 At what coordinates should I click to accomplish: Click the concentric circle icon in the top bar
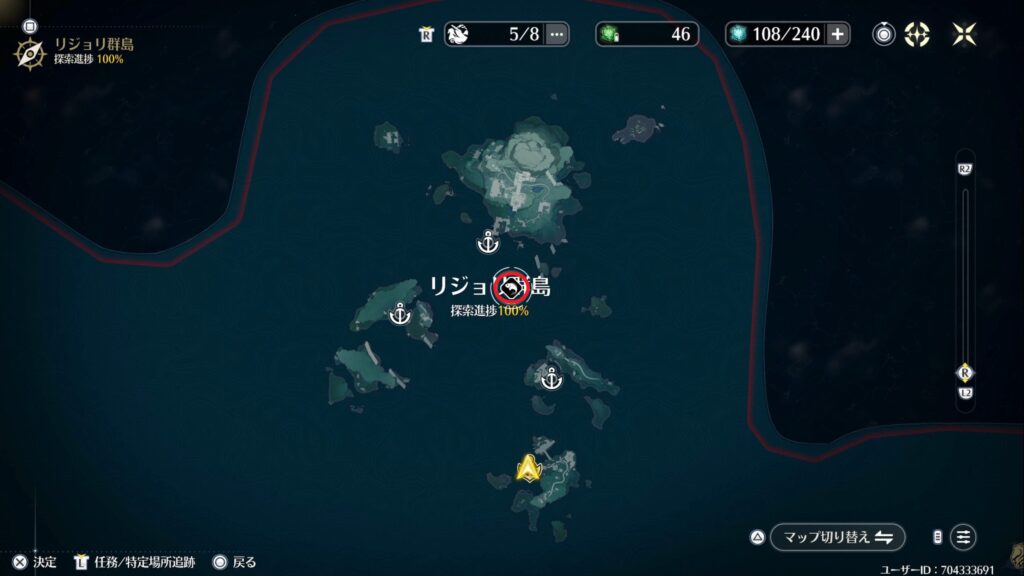pos(884,34)
